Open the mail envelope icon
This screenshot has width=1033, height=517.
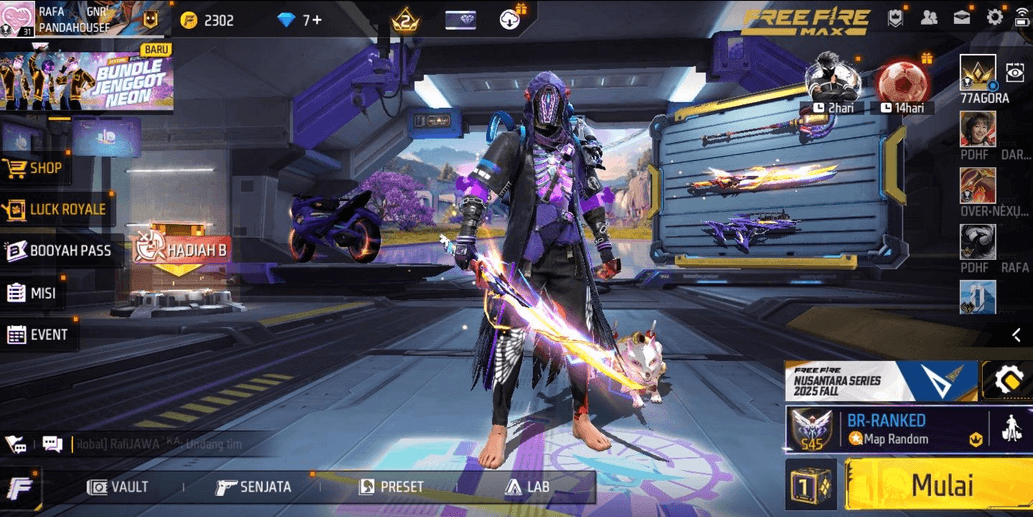pos(962,17)
